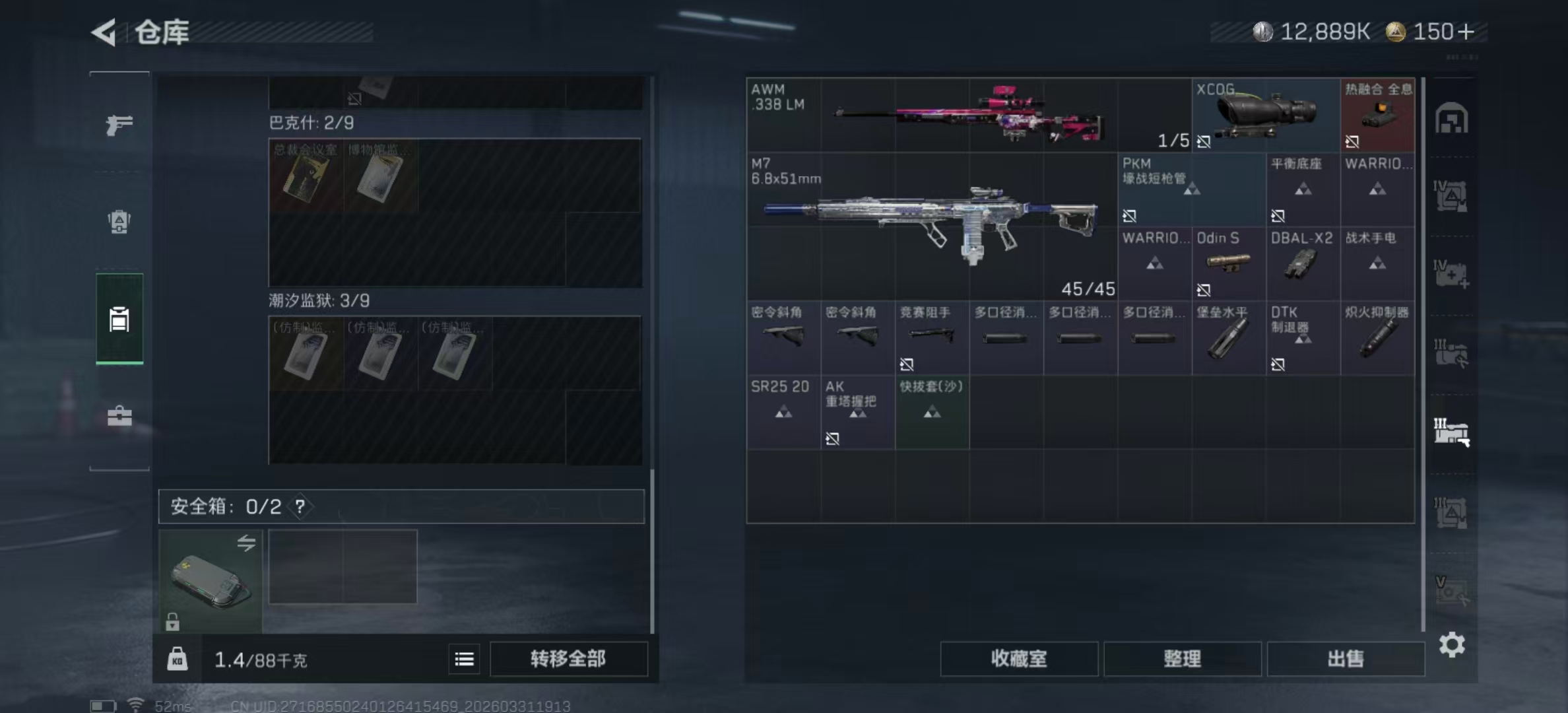This screenshot has height=713, width=1568.
Task: Open the 收藏室 collection room
Action: (1018, 658)
